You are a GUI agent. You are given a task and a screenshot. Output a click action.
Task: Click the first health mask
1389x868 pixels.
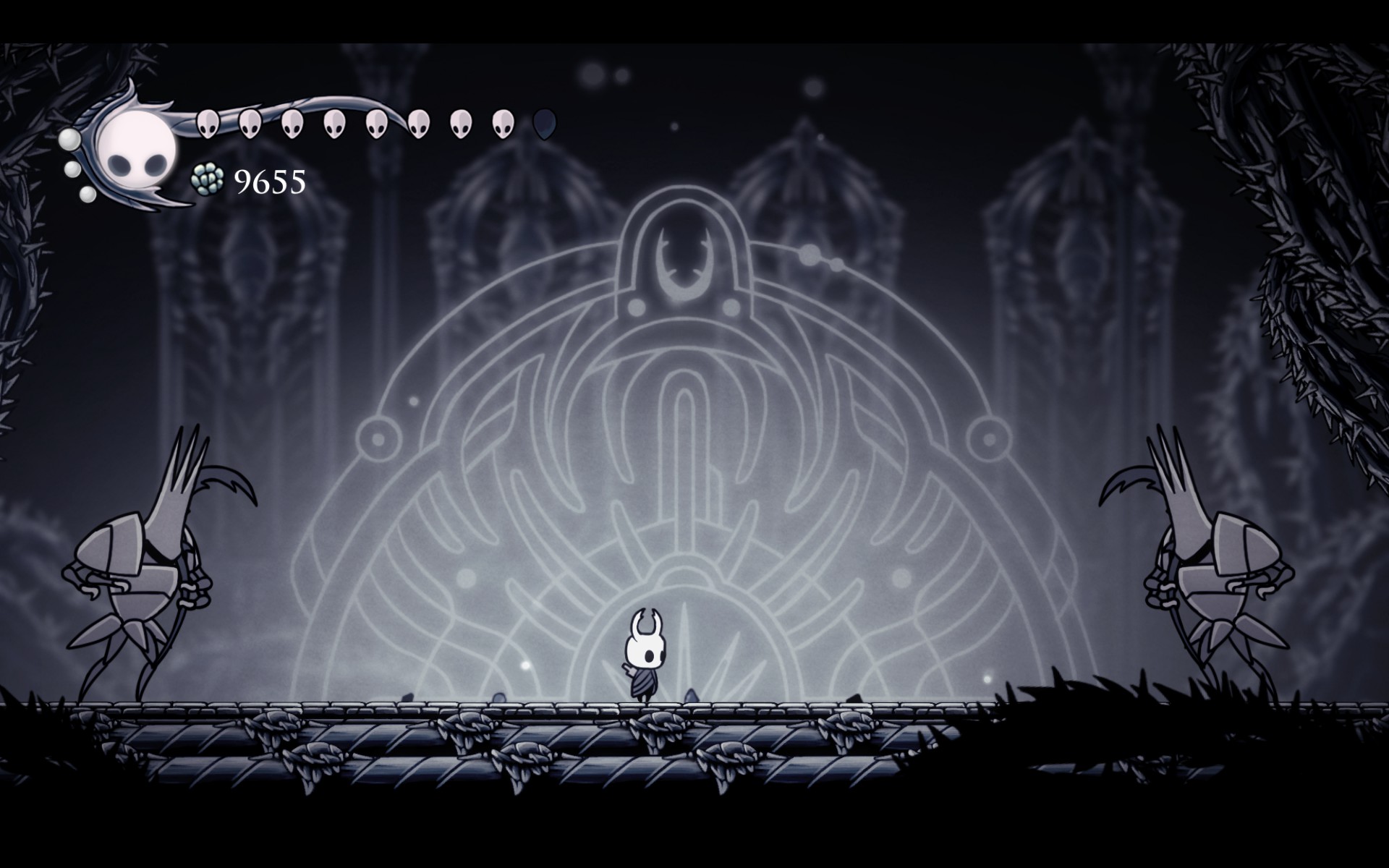(207, 122)
